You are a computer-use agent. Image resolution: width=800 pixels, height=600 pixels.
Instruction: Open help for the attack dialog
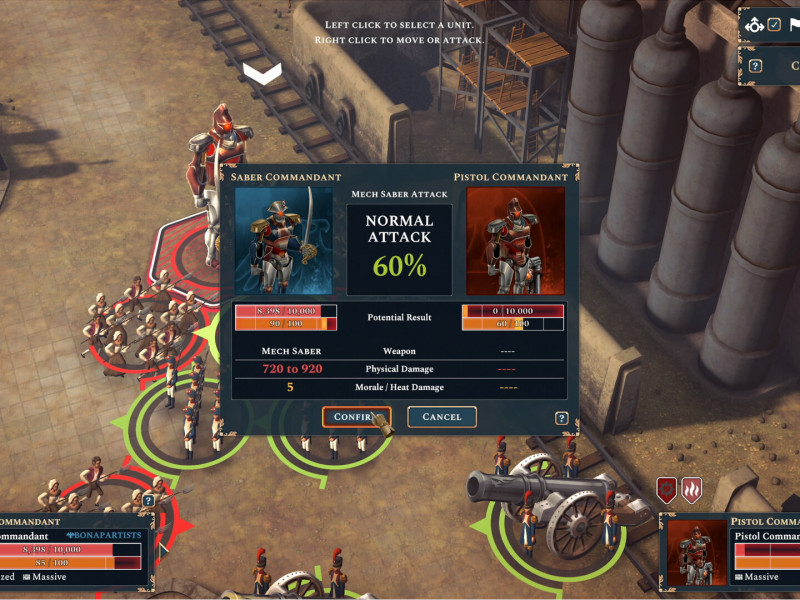pos(562,418)
